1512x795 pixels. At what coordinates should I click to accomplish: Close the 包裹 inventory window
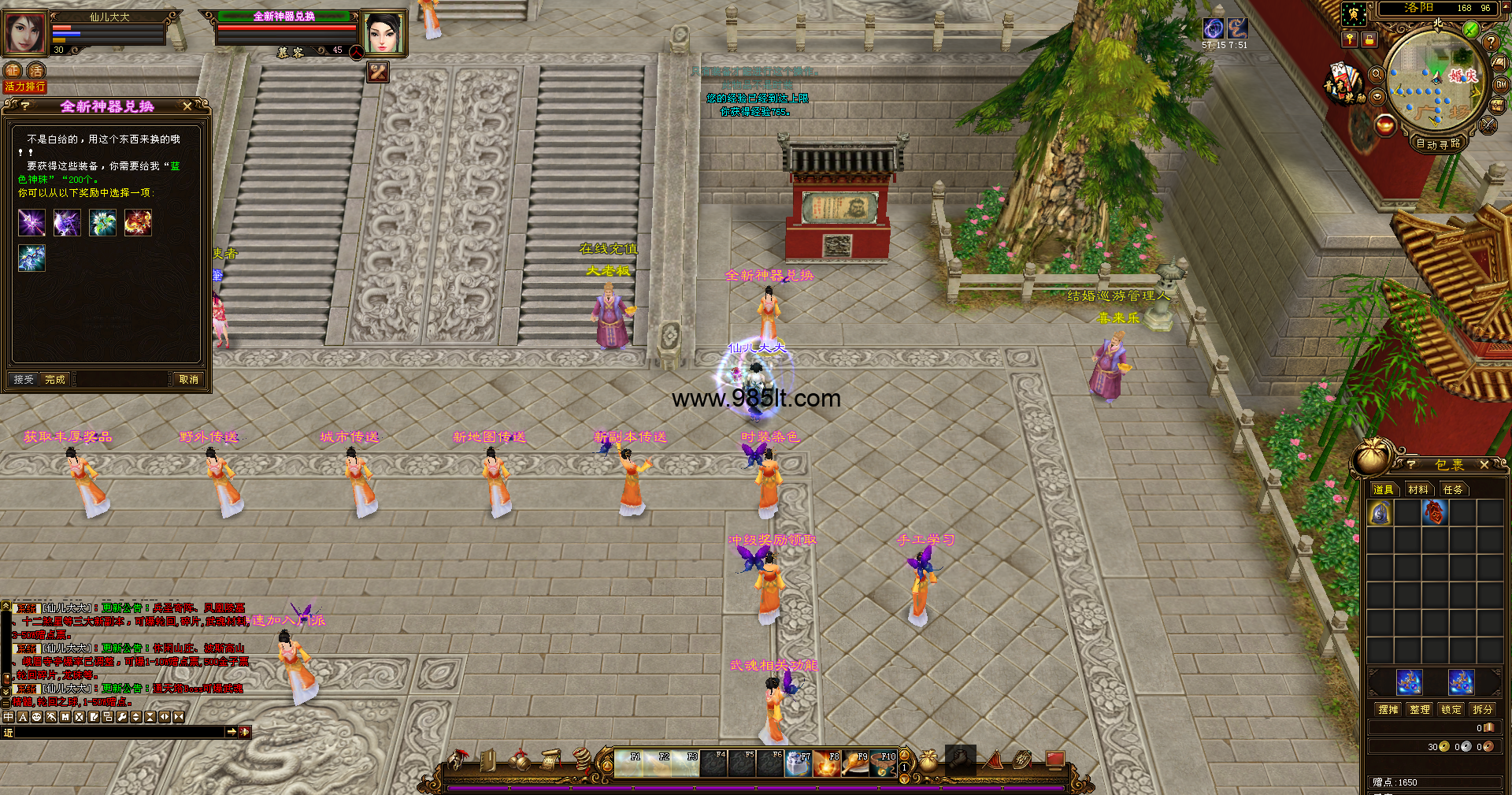[1484, 465]
